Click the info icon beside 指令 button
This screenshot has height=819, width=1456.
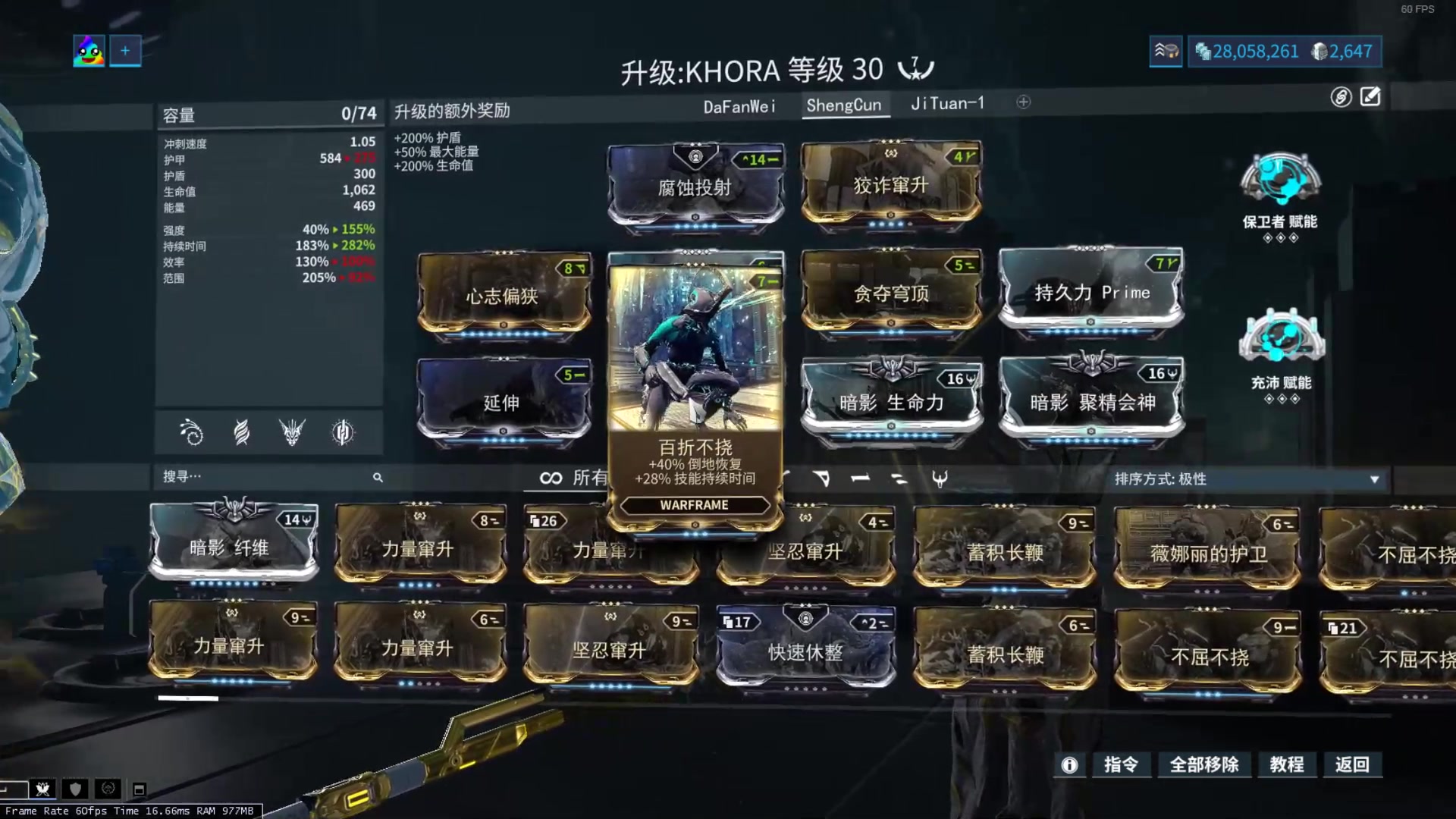click(x=1069, y=766)
